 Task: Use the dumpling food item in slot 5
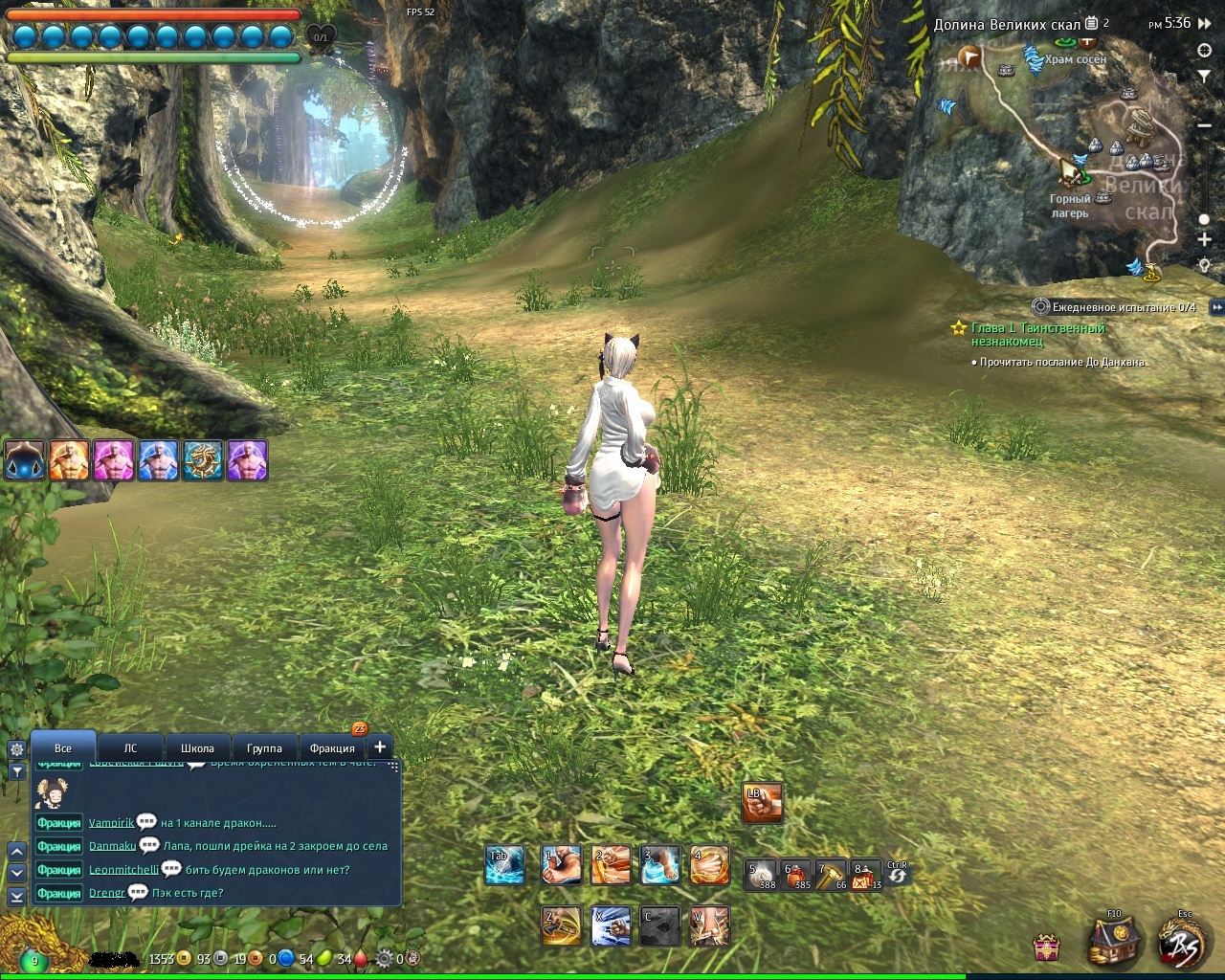coord(762,875)
